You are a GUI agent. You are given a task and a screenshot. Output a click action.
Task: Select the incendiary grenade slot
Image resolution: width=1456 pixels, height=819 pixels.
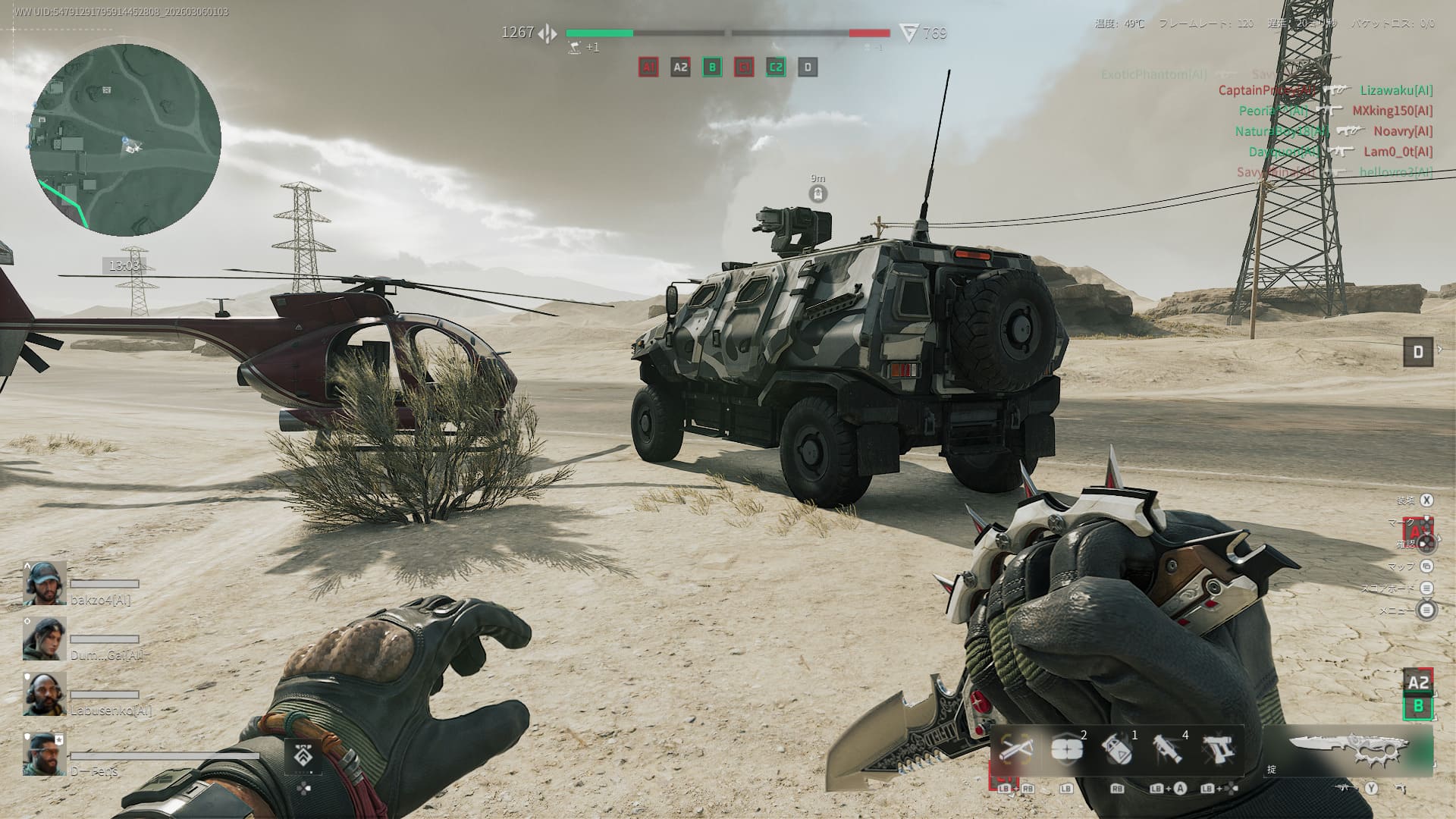pos(1117,751)
